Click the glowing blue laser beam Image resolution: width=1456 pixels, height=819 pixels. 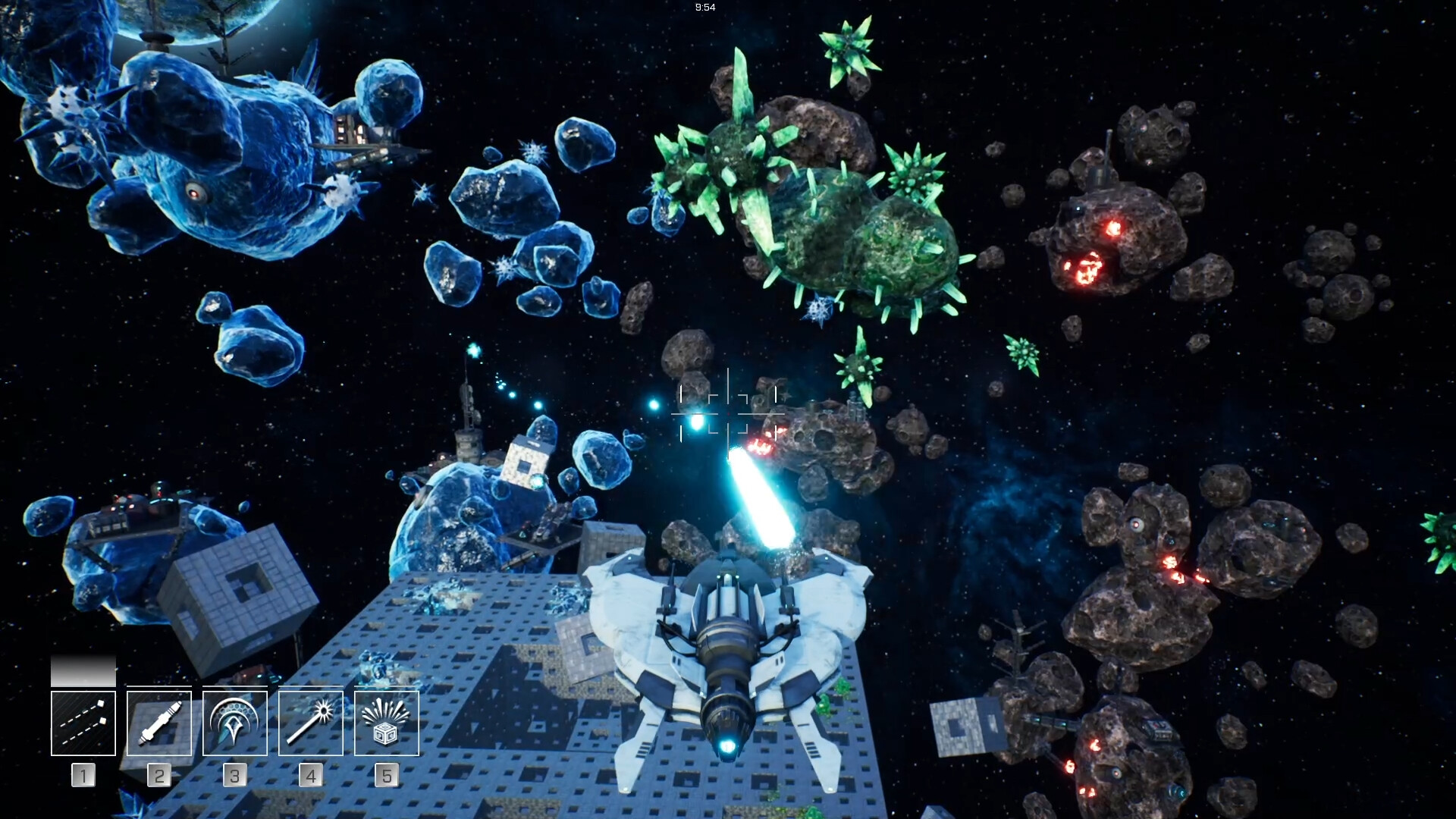pyautogui.click(x=762, y=500)
